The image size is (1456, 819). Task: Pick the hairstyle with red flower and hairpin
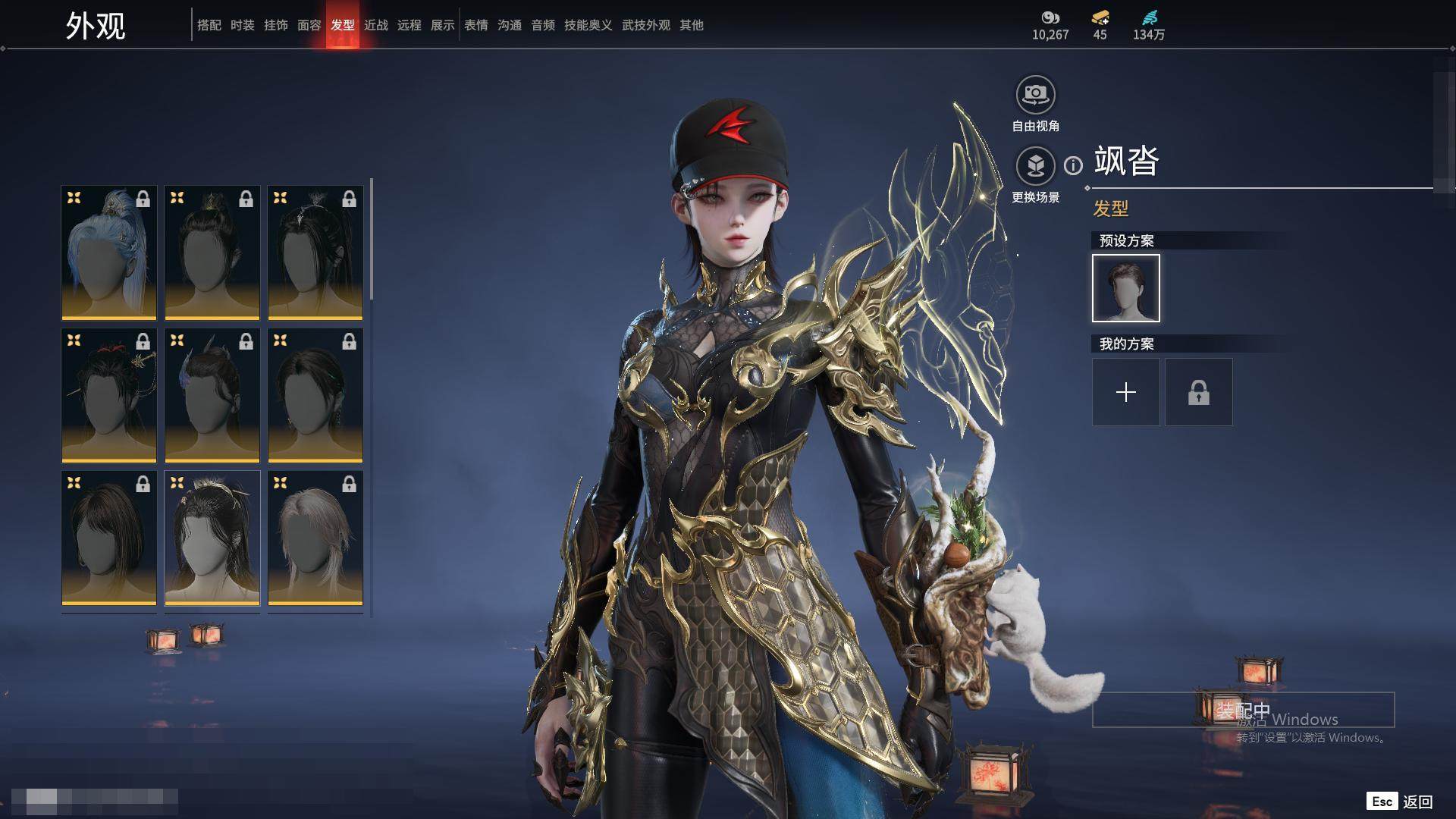109,395
